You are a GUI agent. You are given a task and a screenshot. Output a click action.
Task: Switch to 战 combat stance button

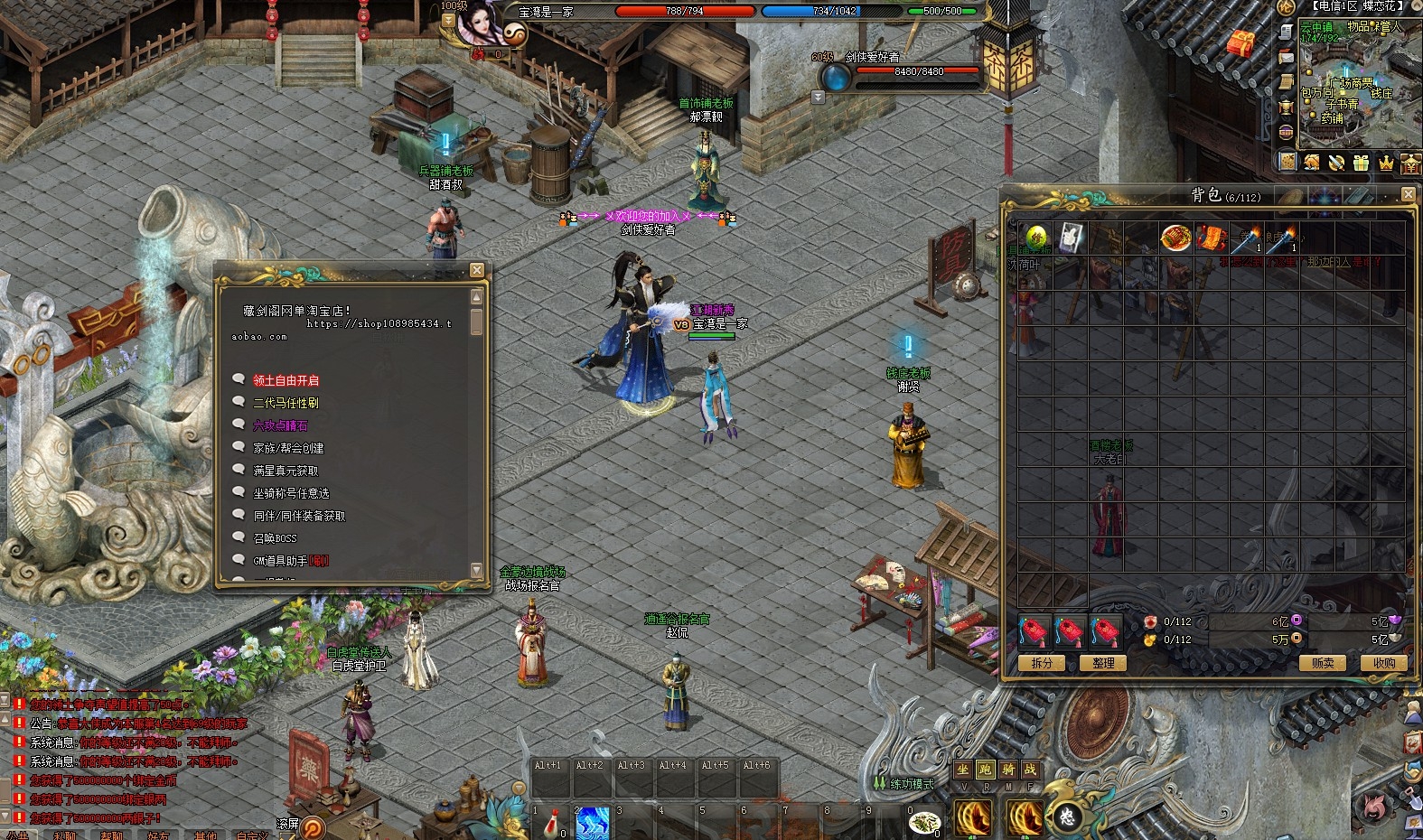coord(1029,770)
